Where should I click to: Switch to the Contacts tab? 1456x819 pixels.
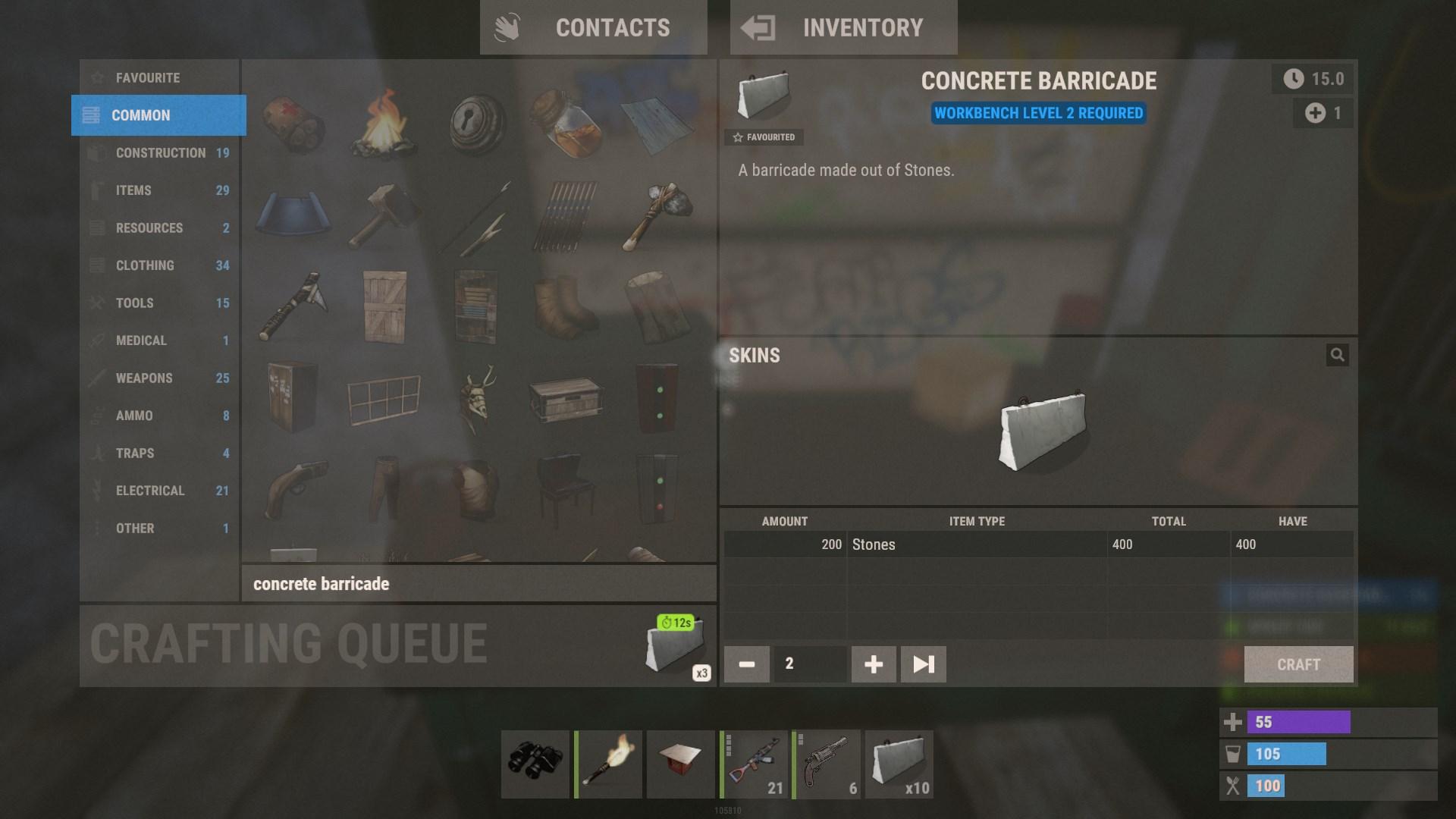click(x=593, y=27)
